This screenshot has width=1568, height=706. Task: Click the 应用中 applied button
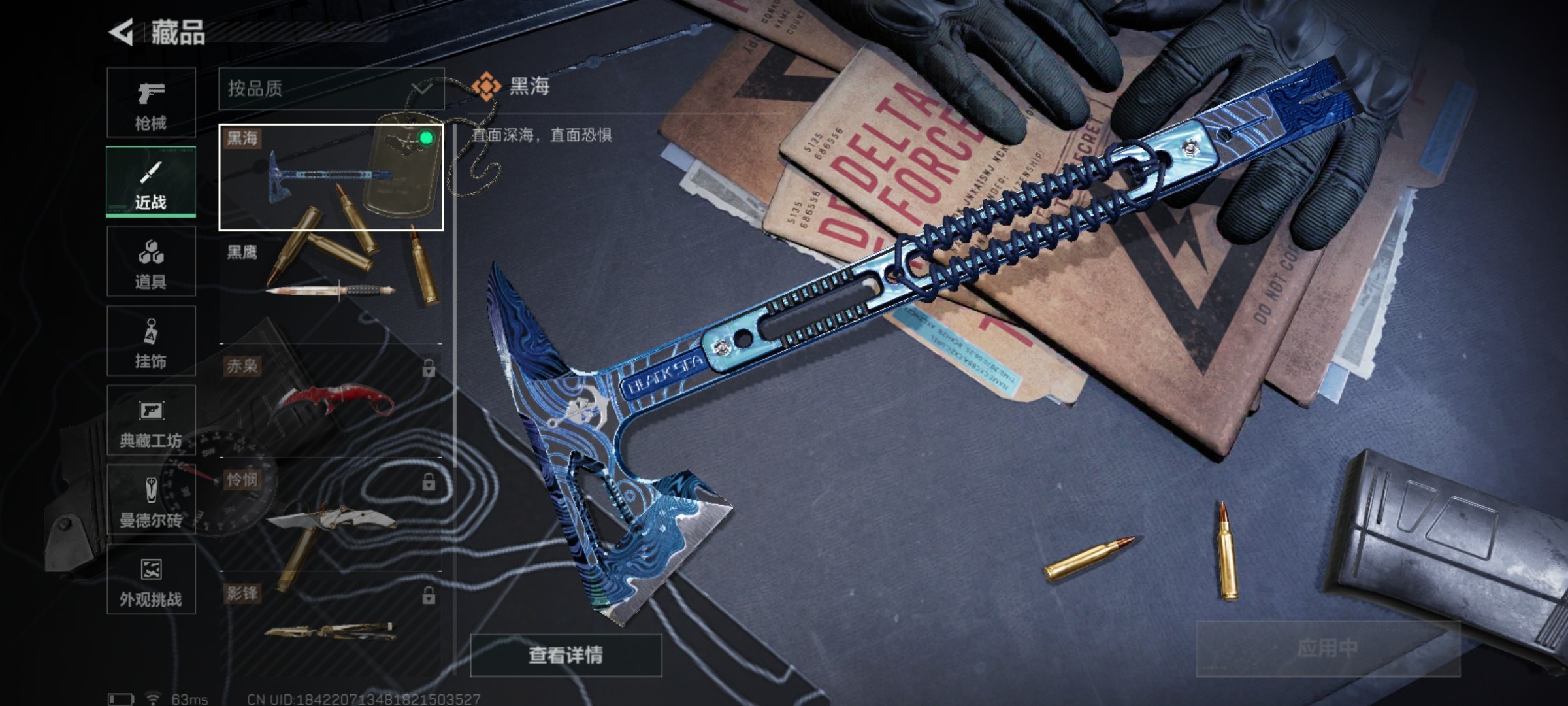coord(1327,648)
